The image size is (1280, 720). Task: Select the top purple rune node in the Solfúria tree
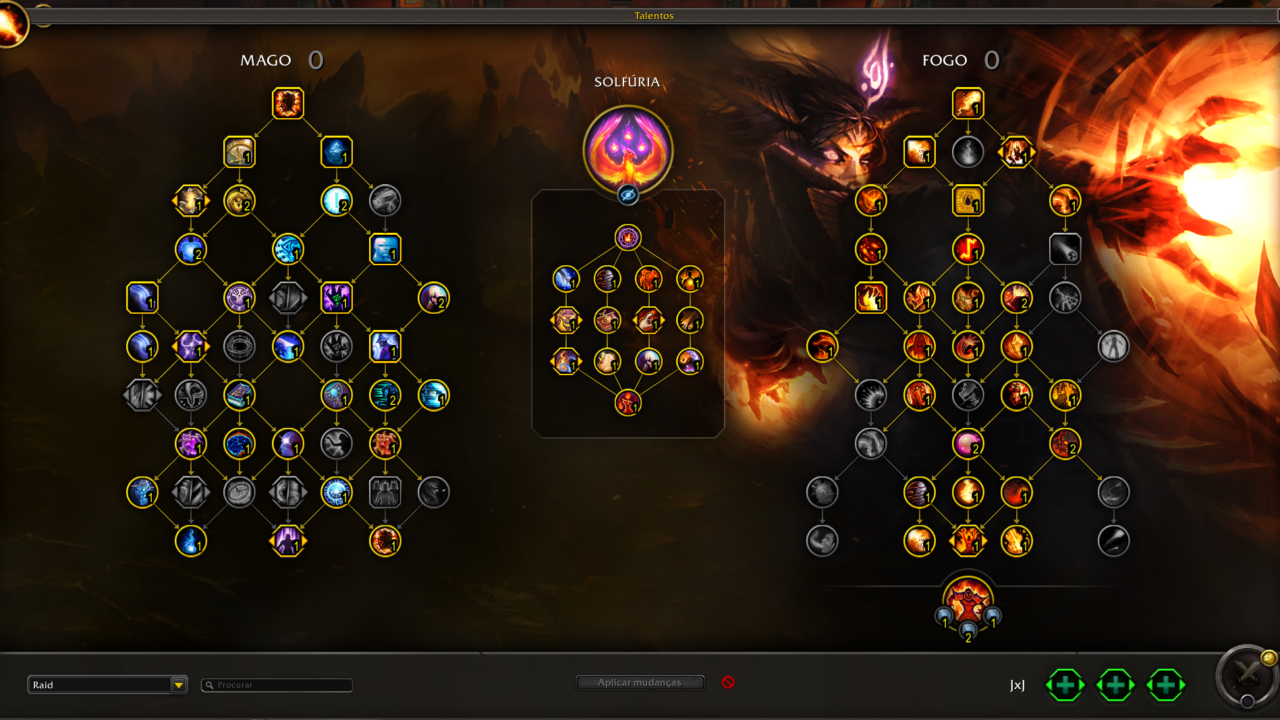click(x=628, y=238)
